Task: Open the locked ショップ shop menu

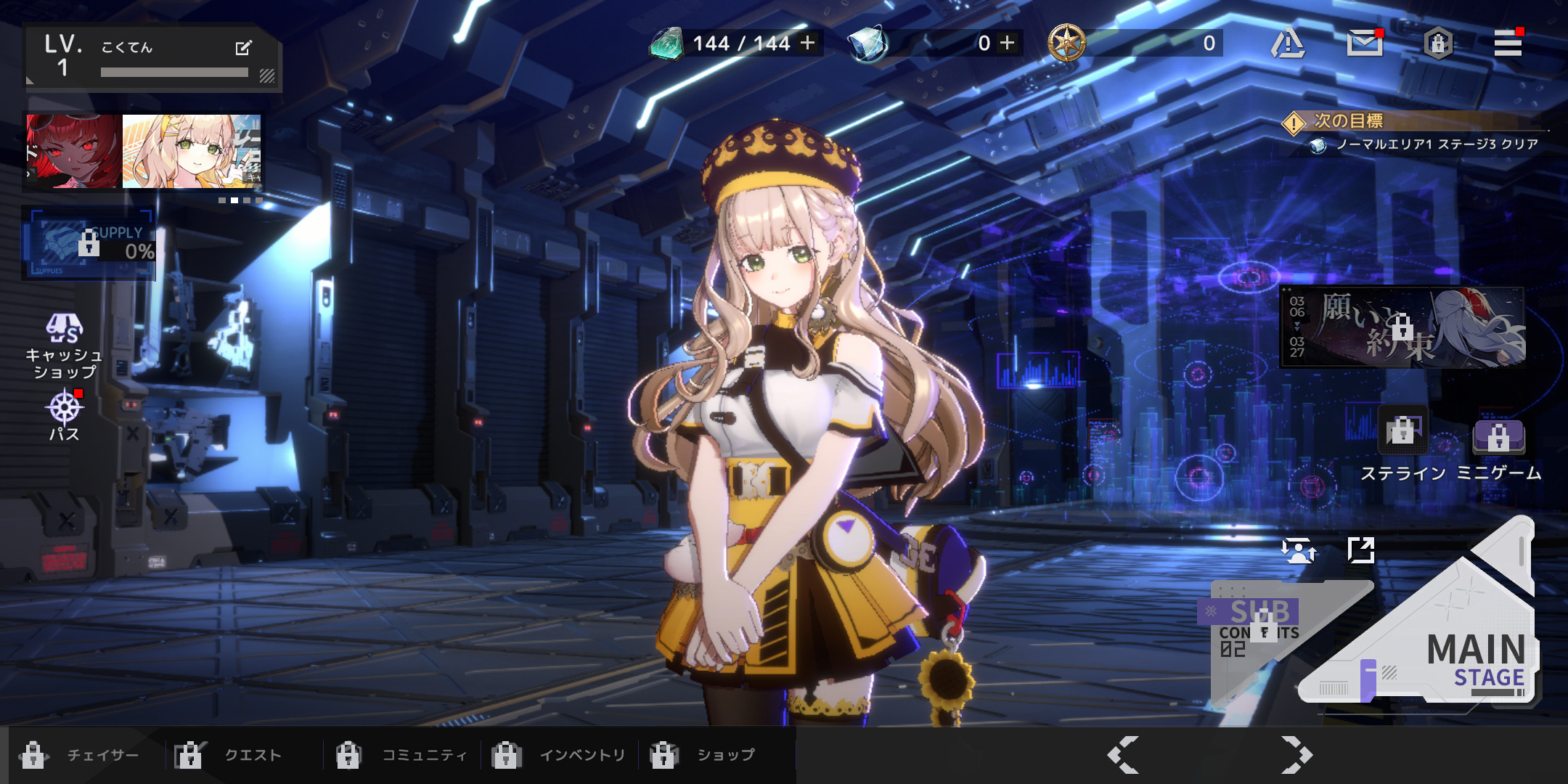Action: coord(703,756)
